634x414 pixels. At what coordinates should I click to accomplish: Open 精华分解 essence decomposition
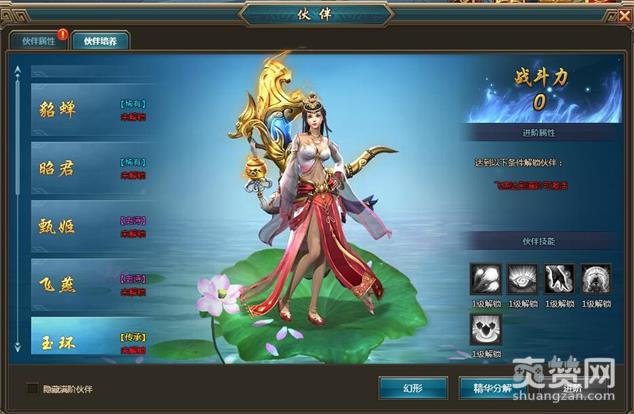coord(489,388)
